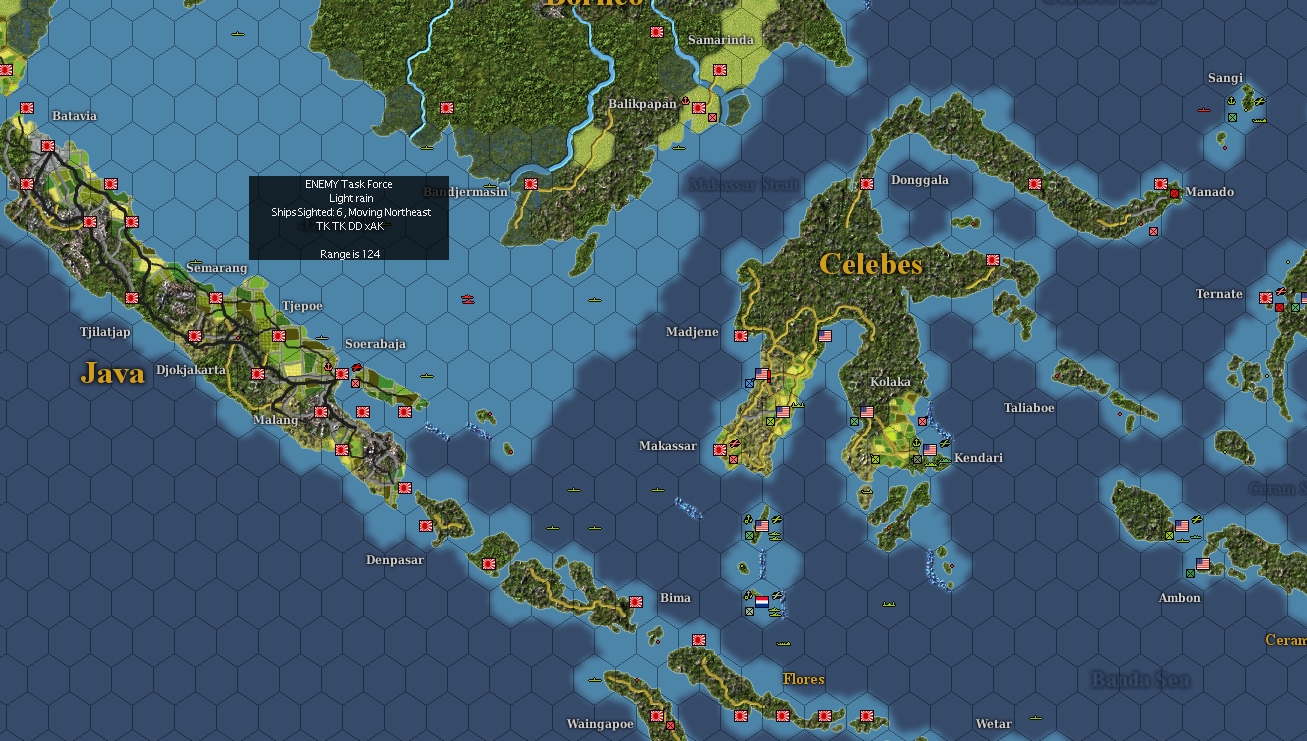Select the American task force flag near Kendari
The width and height of the screenshot is (1307, 741).
[x=930, y=450]
